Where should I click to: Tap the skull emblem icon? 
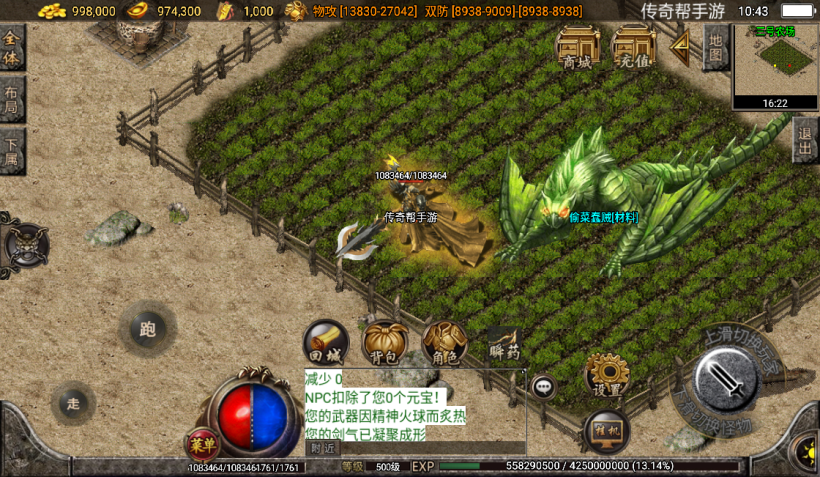tap(26, 243)
